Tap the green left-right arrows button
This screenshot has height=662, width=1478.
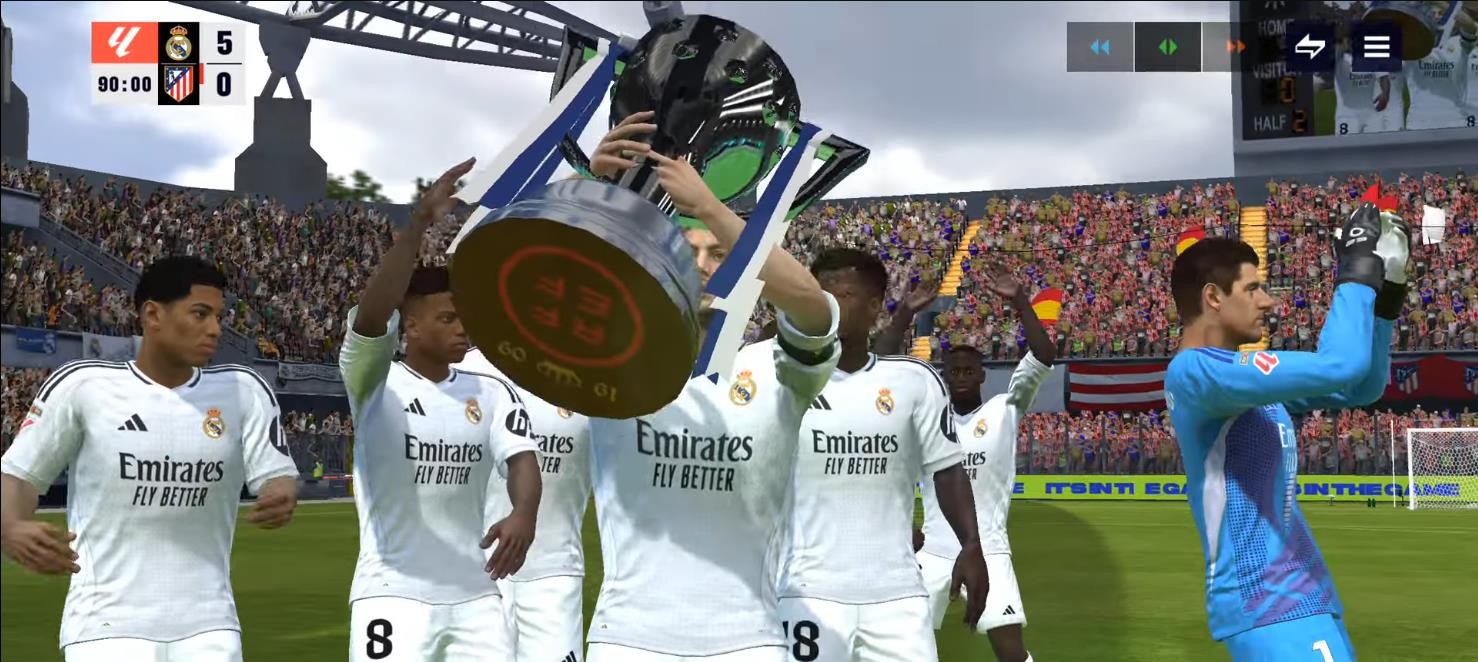pos(1167,47)
